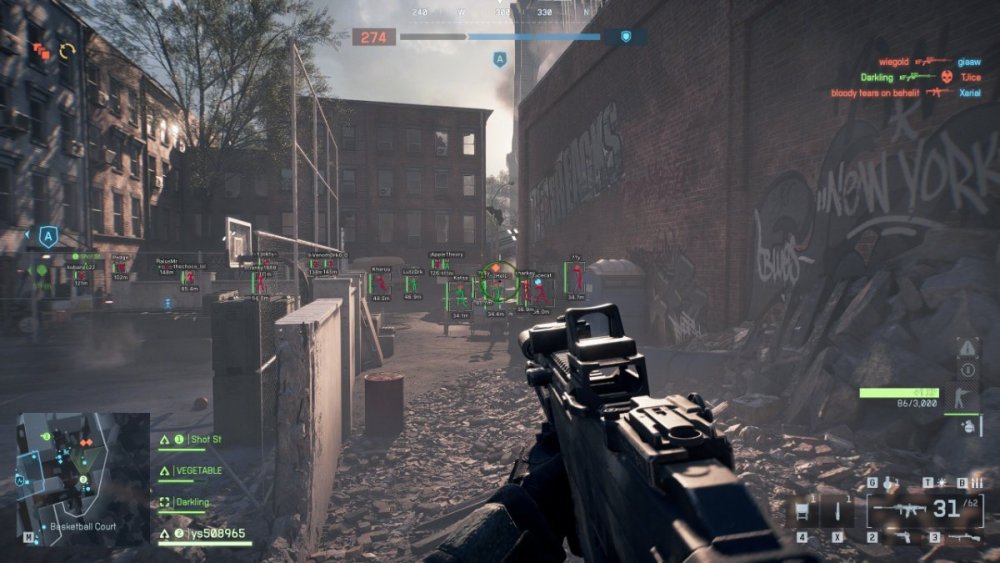Switch to the third weapon slot
Screen dimensions: 1000x563
point(962,538)
